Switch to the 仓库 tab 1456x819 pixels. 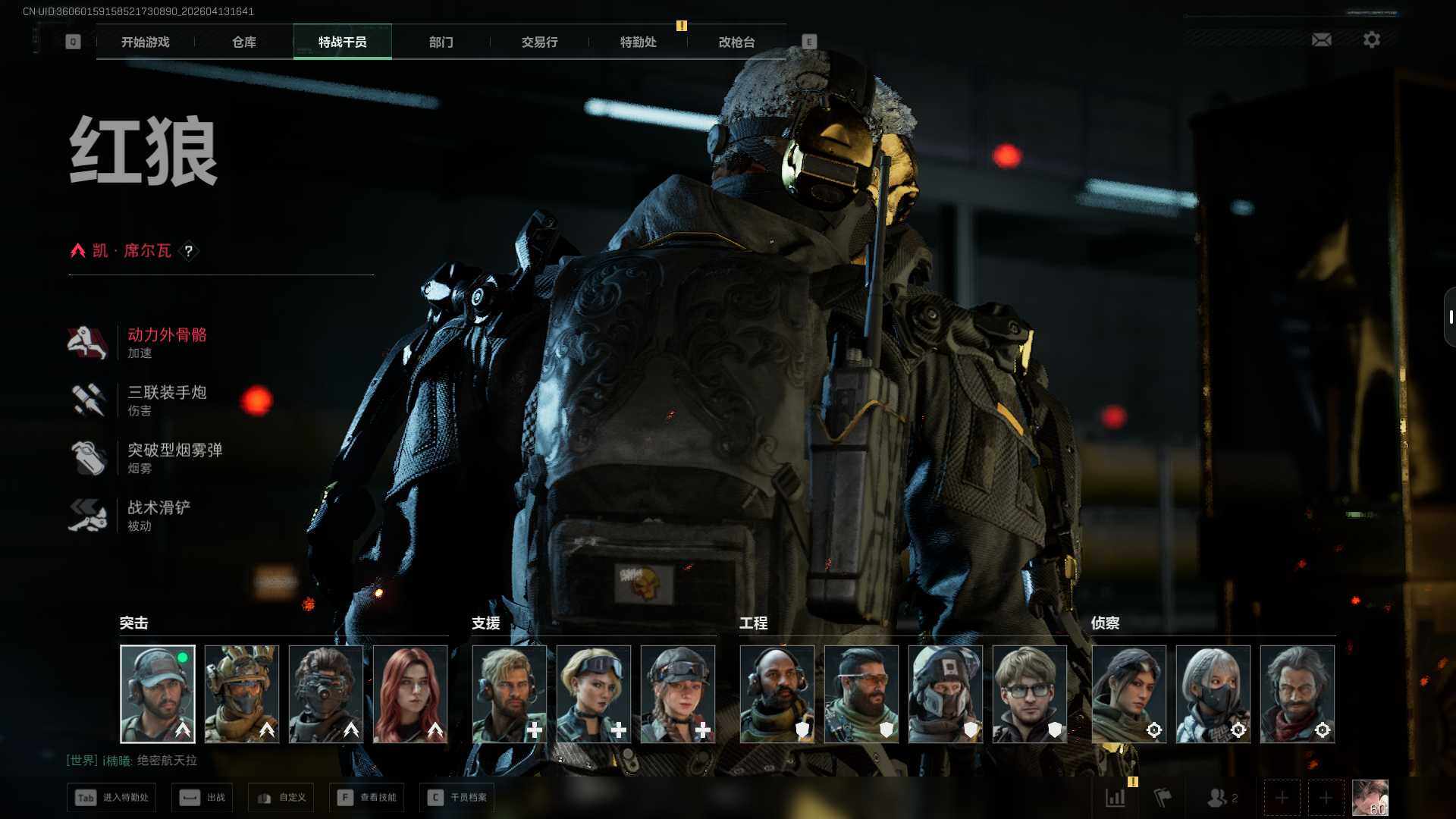243,42
